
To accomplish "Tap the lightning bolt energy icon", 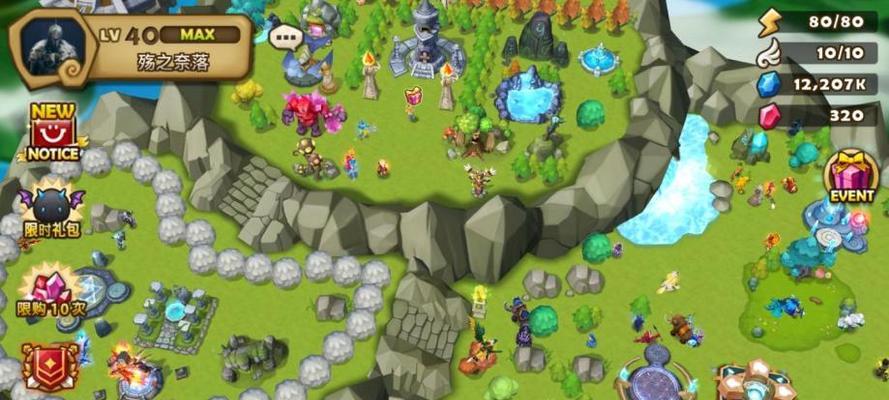I will point(768,22).
